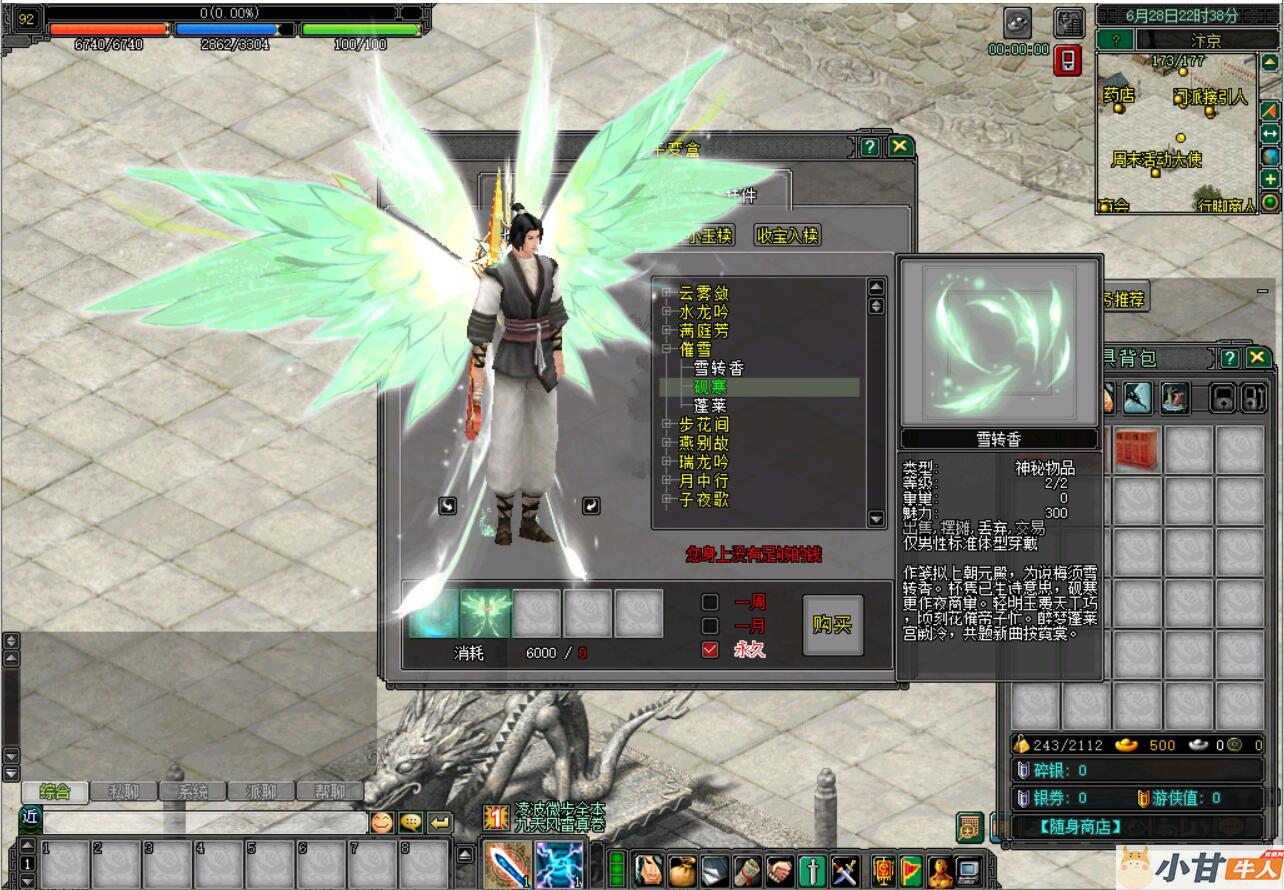Select the green wings preview slot
The height and width of the screenshot is (890, 1284).
click(x=486, y=613)
